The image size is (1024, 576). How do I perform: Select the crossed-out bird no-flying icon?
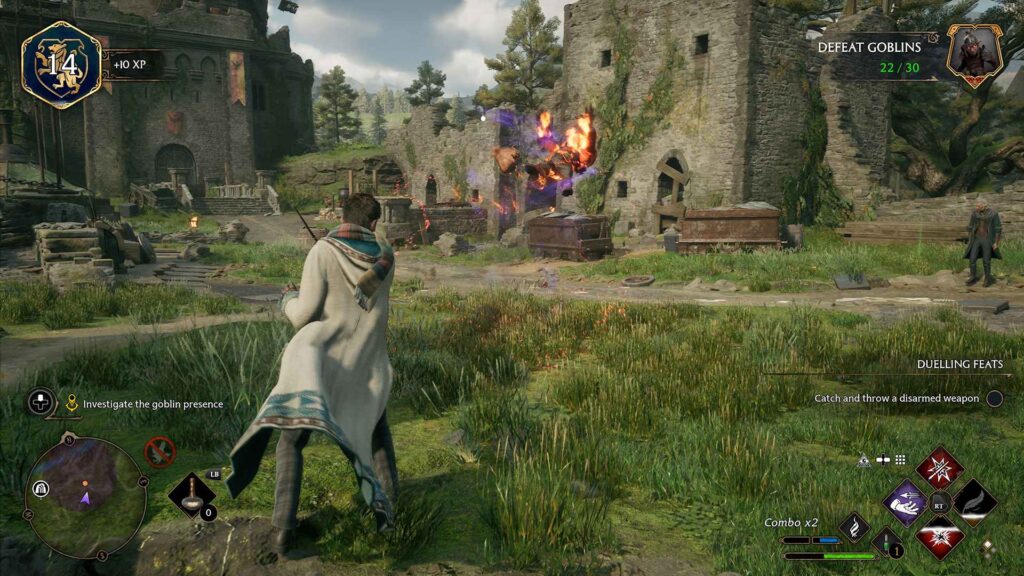coord(160,452)
